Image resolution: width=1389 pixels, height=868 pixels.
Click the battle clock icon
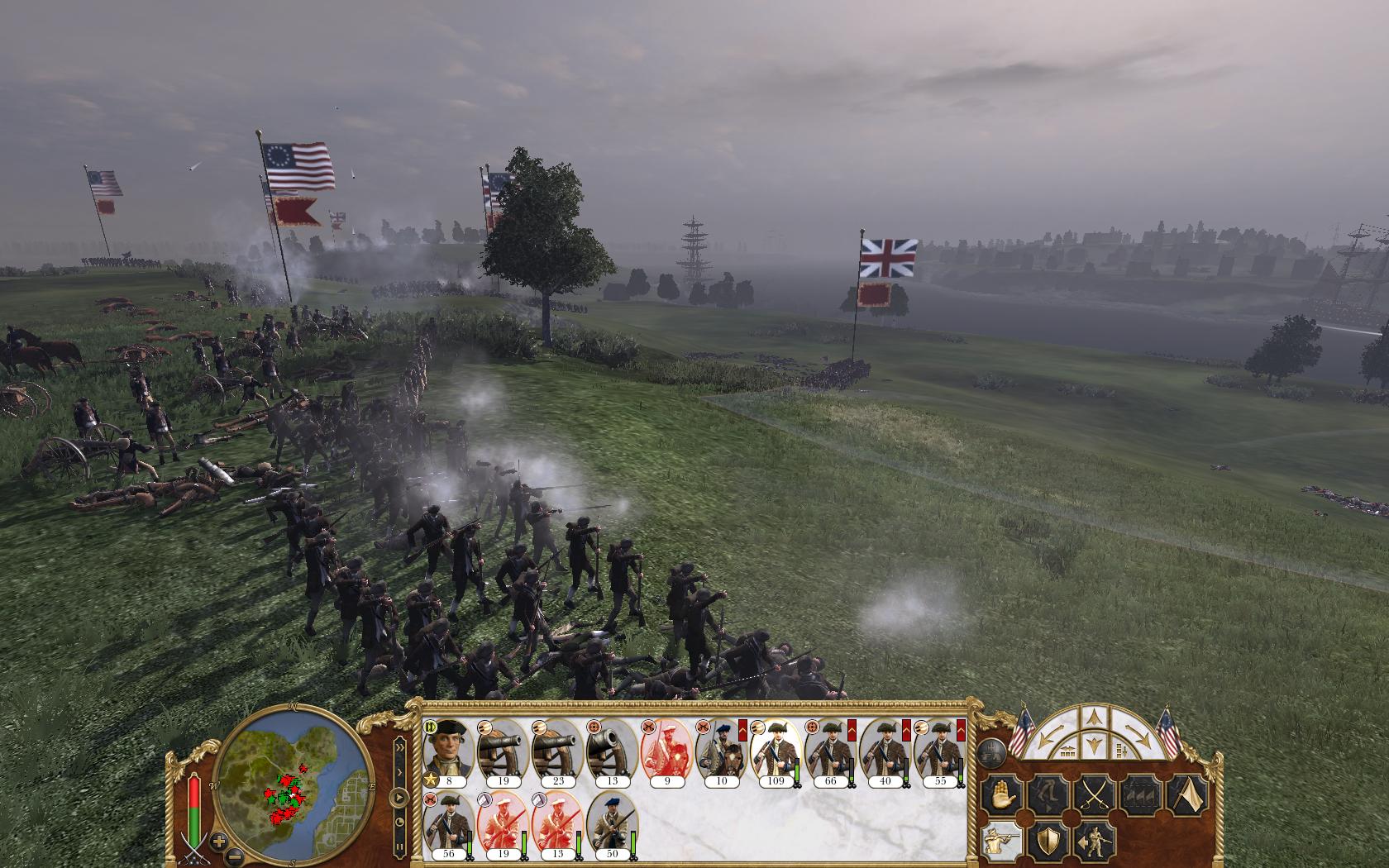(x=400, y=822)
